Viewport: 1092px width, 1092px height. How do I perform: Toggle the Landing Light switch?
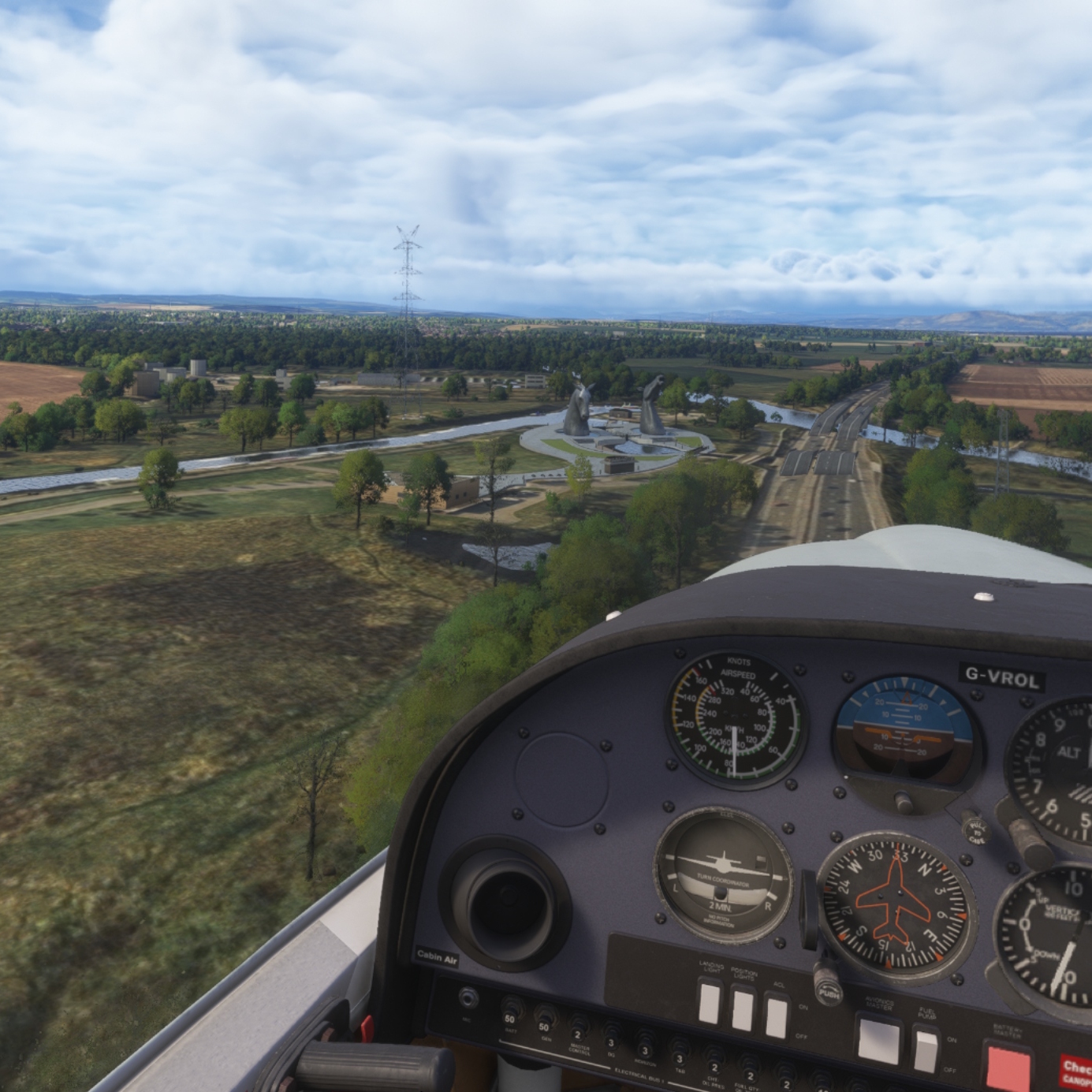coord(710,1003)
